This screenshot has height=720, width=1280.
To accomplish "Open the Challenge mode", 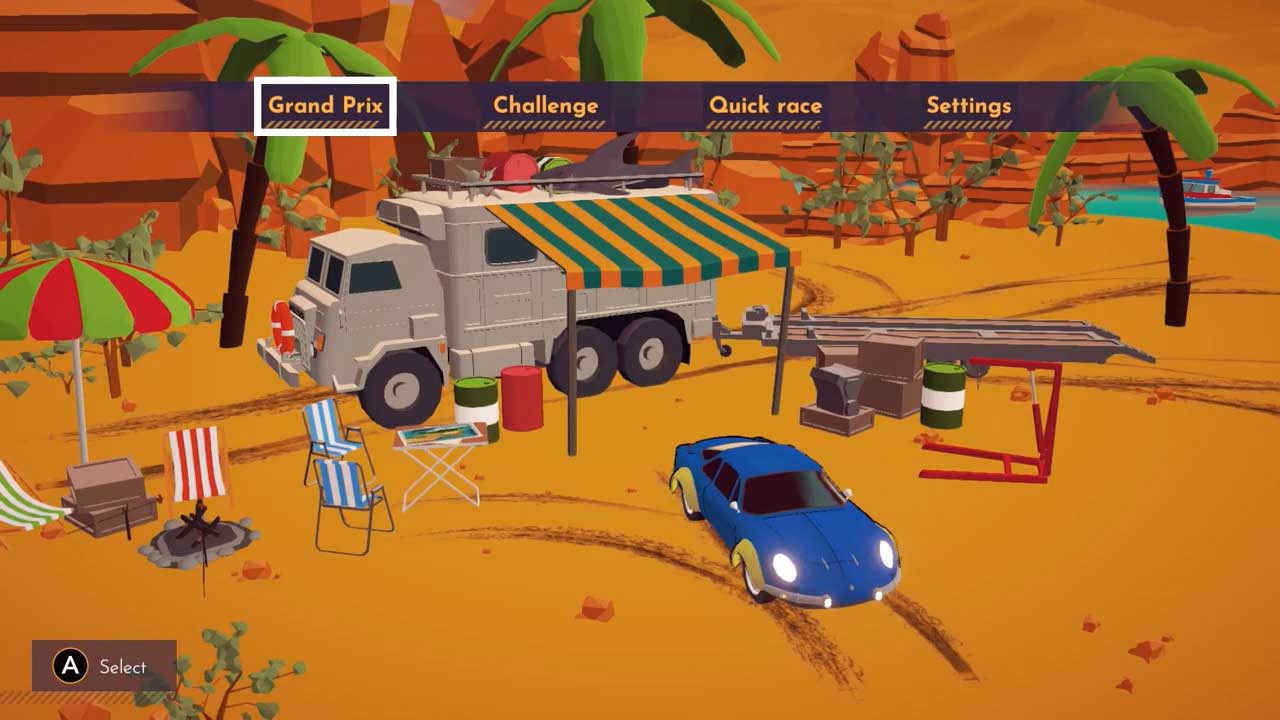I will tap(545, 106).
